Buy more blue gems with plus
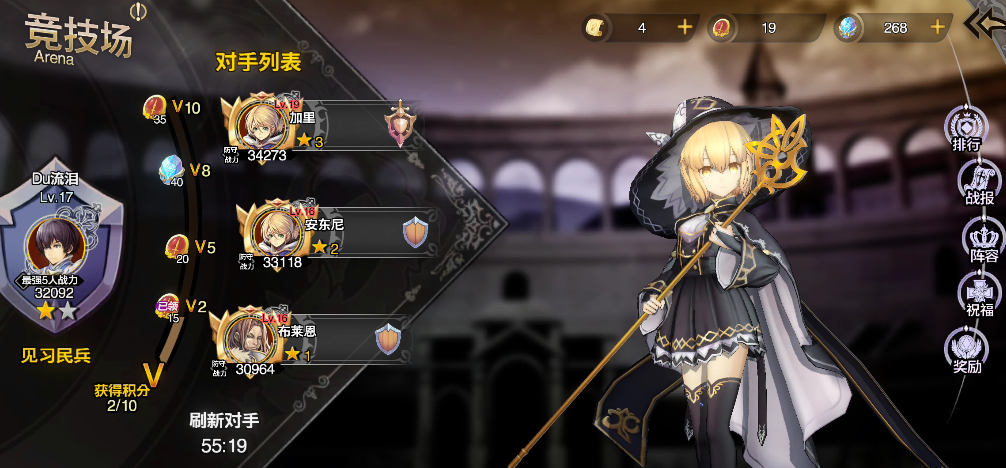The height and width of the screenshot is (468, 1006). (x=937, y=28)
